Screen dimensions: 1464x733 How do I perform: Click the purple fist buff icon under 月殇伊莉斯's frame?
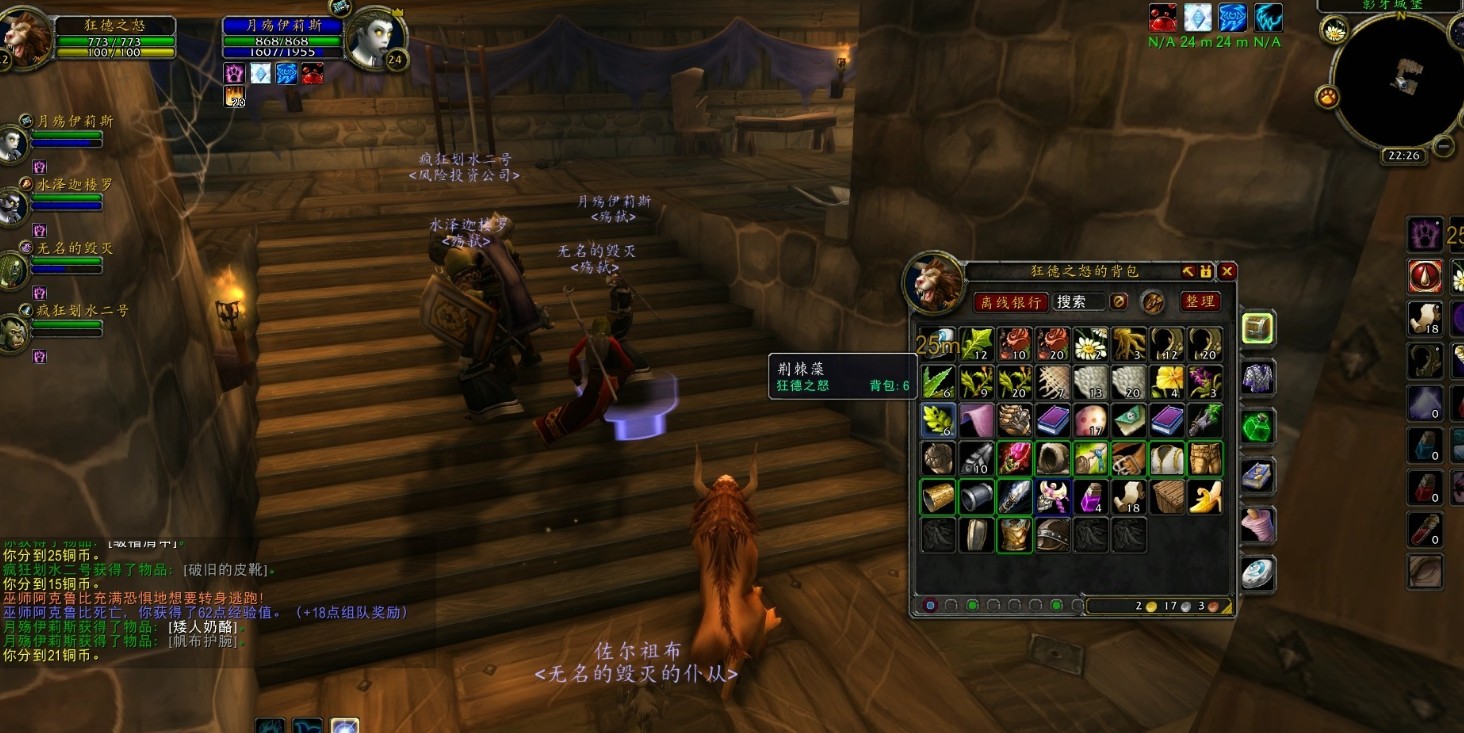click(232, 72)
